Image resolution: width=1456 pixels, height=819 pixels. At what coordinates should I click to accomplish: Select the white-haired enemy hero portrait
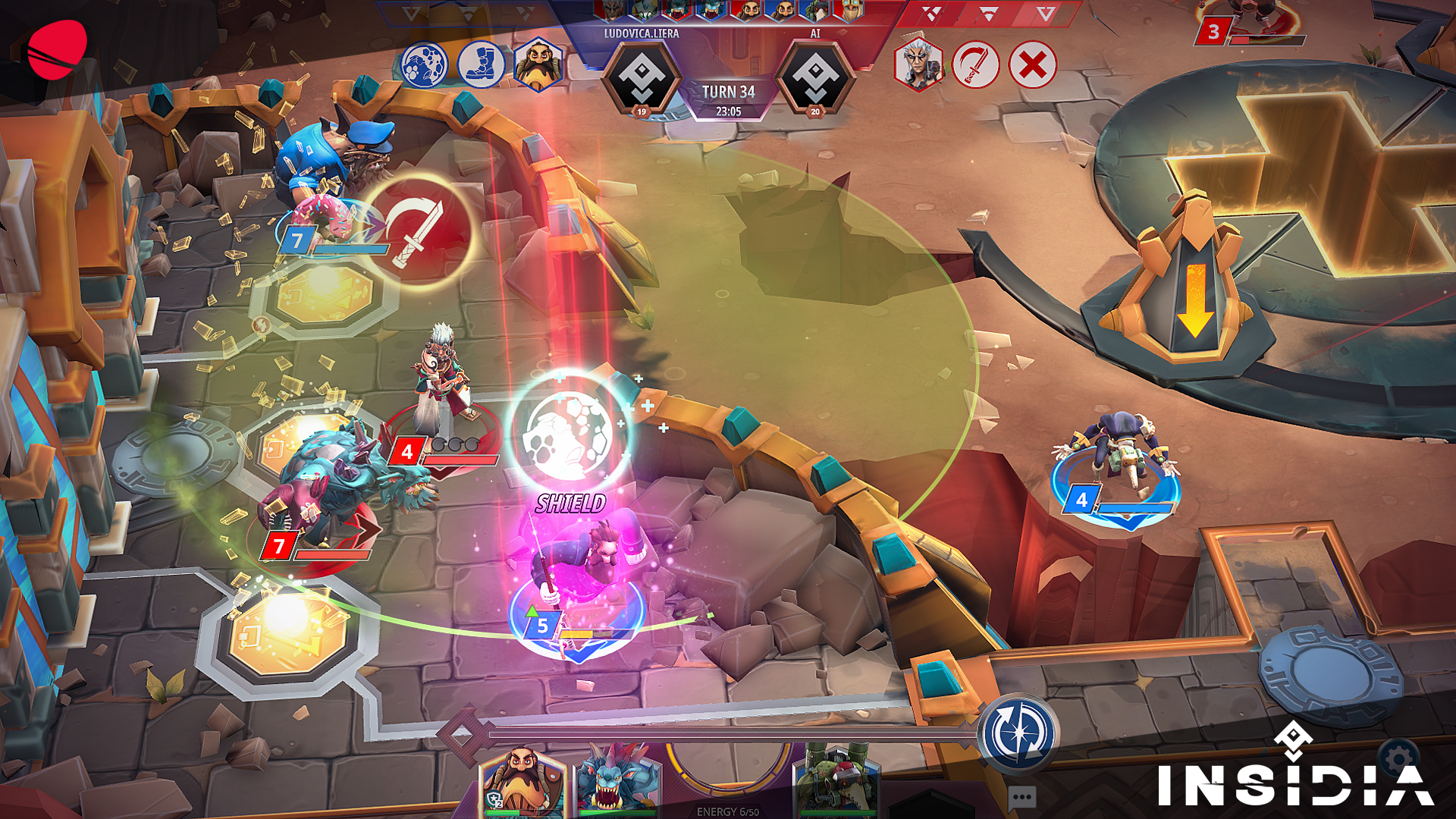click(918, 65)
